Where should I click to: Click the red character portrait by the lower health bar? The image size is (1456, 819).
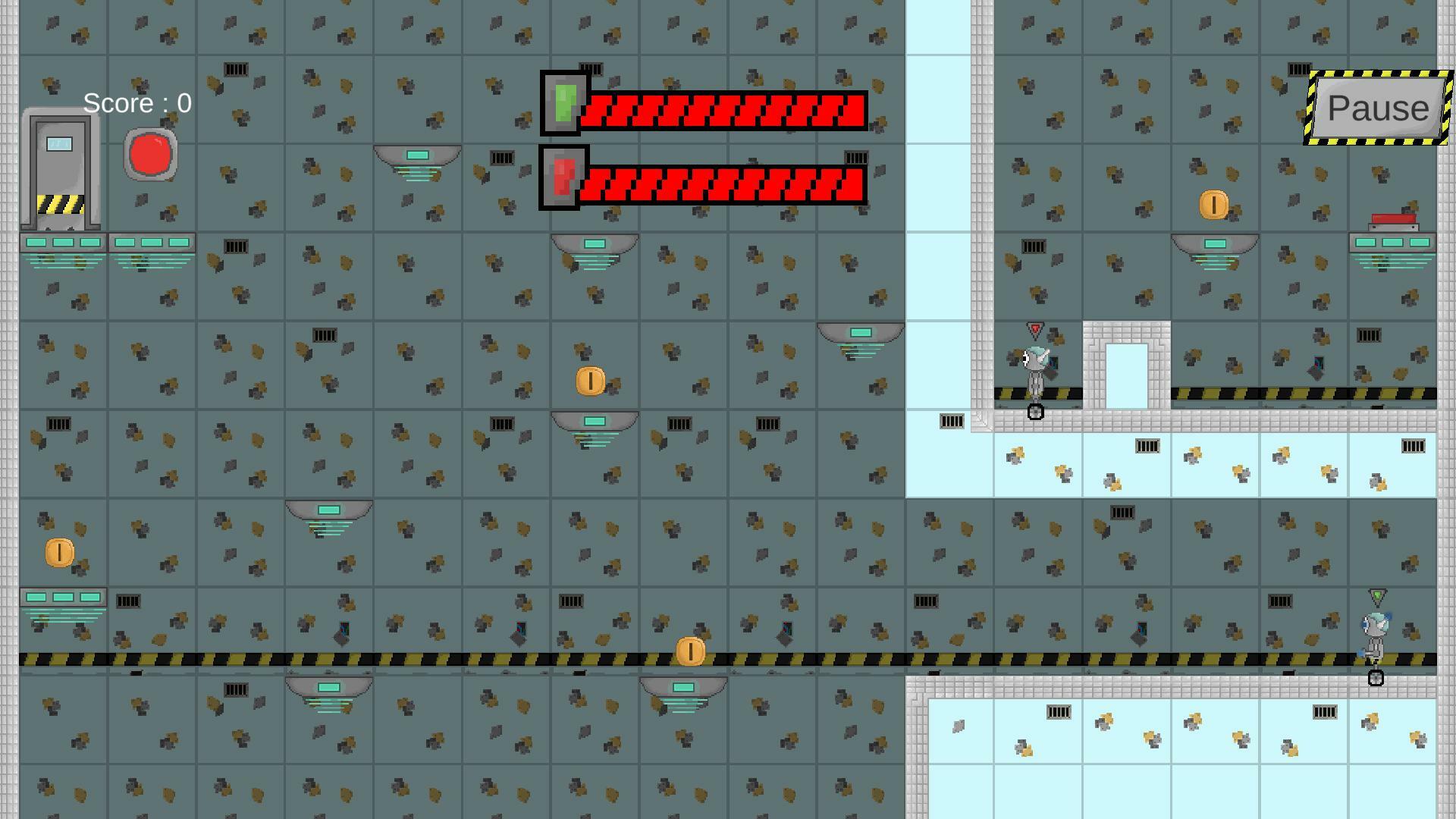pos(562,178)
